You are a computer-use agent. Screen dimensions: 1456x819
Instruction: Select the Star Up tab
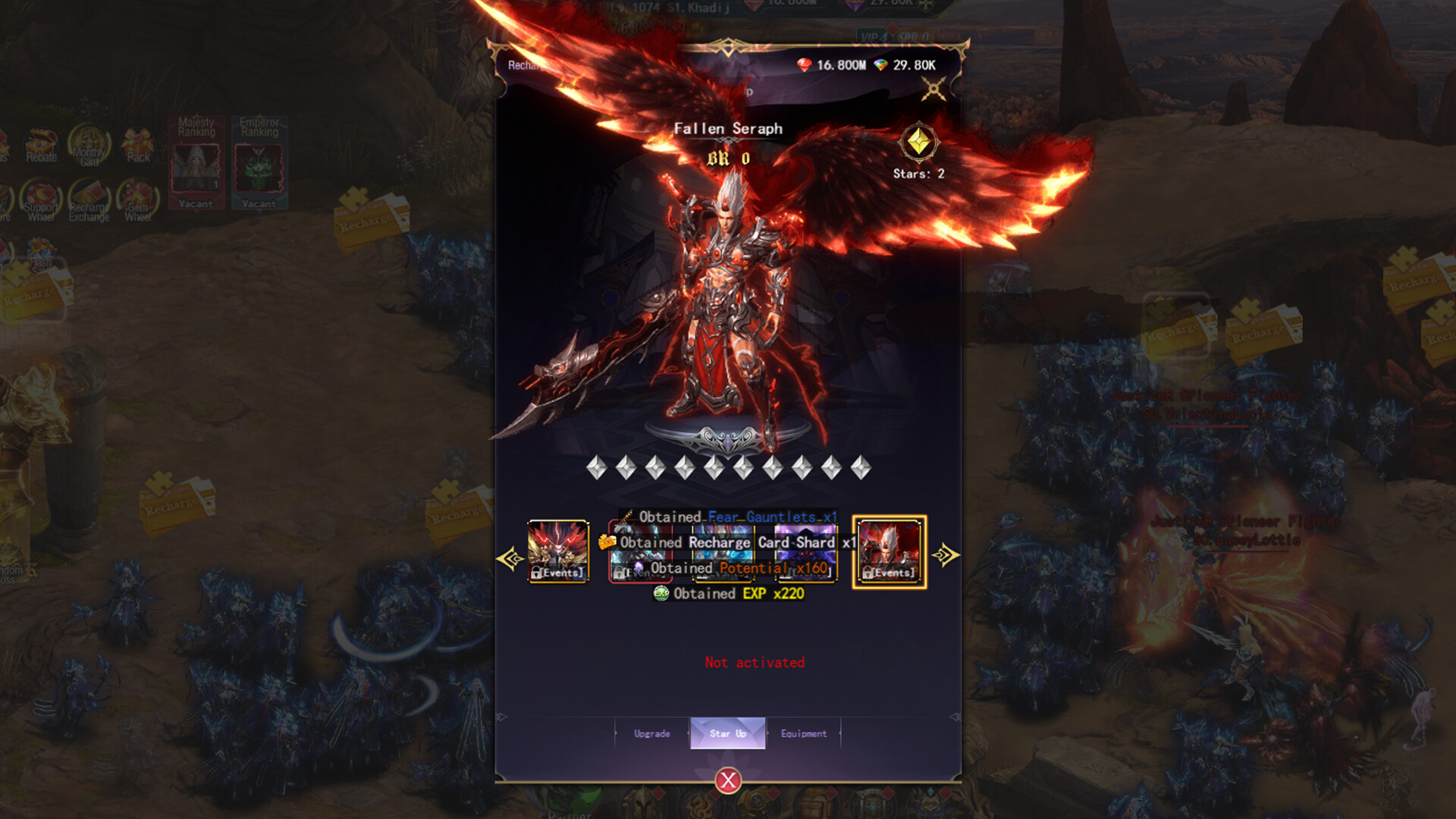coord(727,734)
